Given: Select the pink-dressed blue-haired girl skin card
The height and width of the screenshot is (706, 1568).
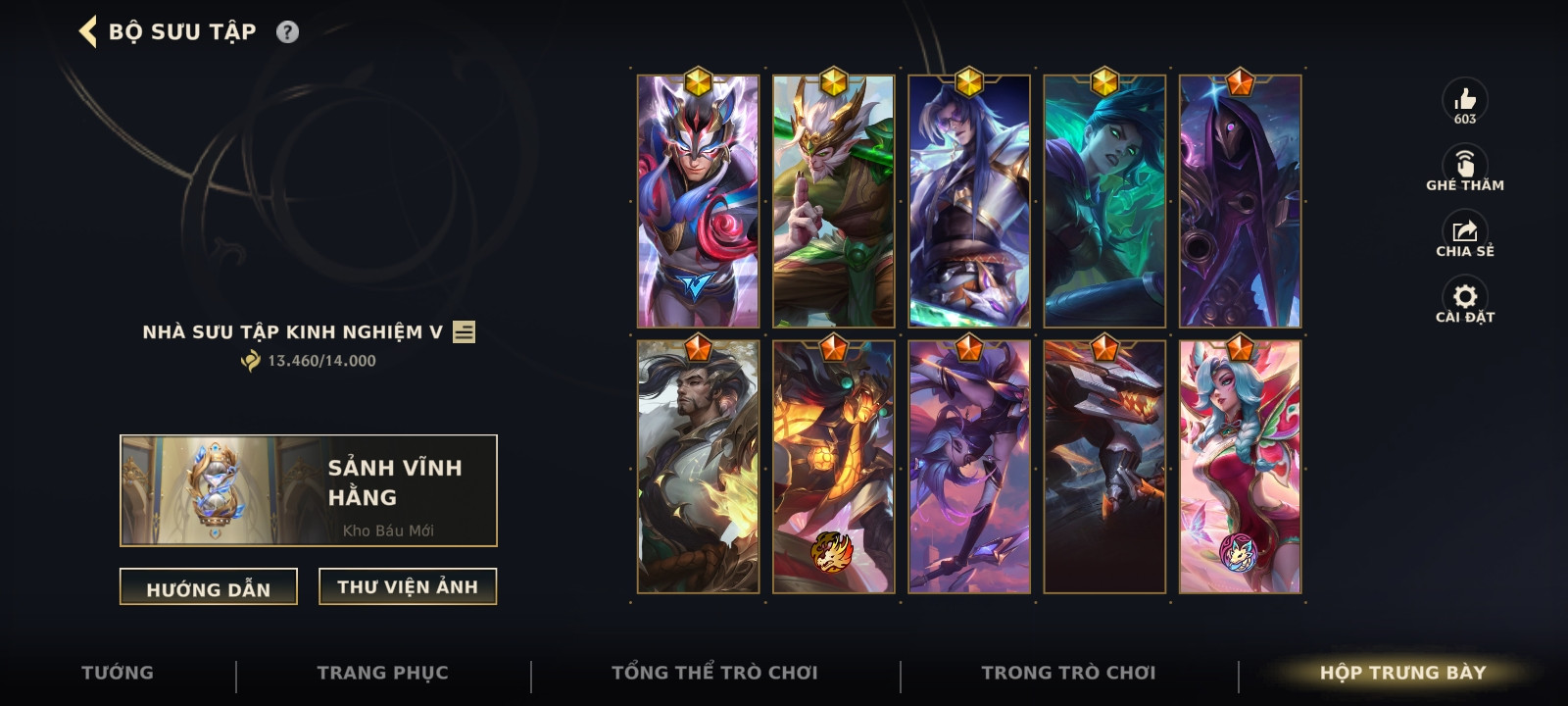Looking at the screenshot, I should point(1240,467).
